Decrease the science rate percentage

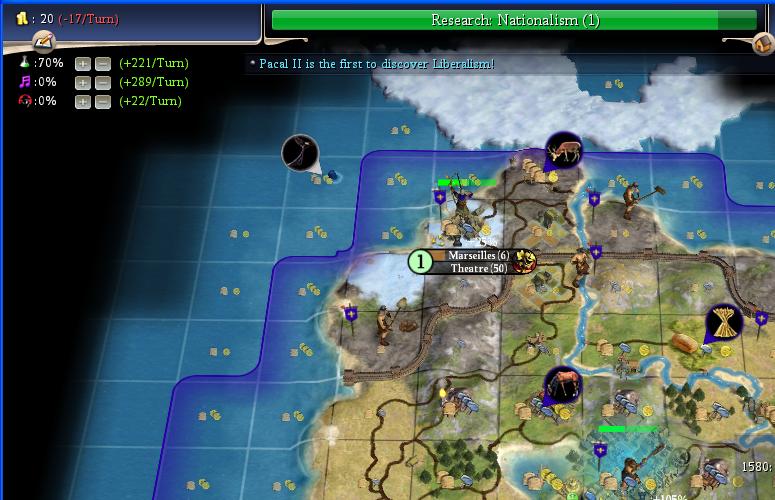point(102,63)
